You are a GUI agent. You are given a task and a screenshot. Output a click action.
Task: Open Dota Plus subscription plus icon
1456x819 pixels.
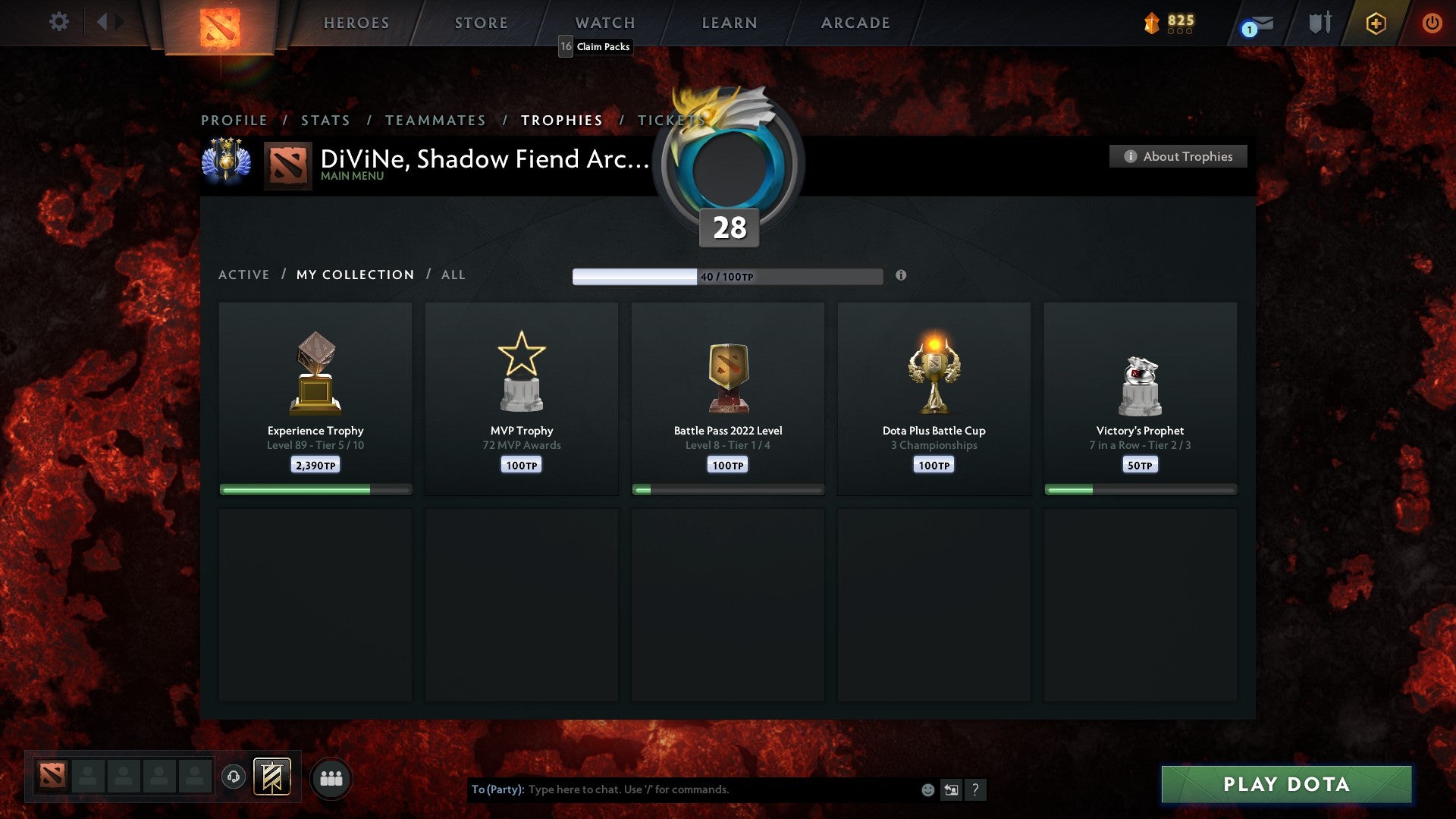[x=1375, y=22]
